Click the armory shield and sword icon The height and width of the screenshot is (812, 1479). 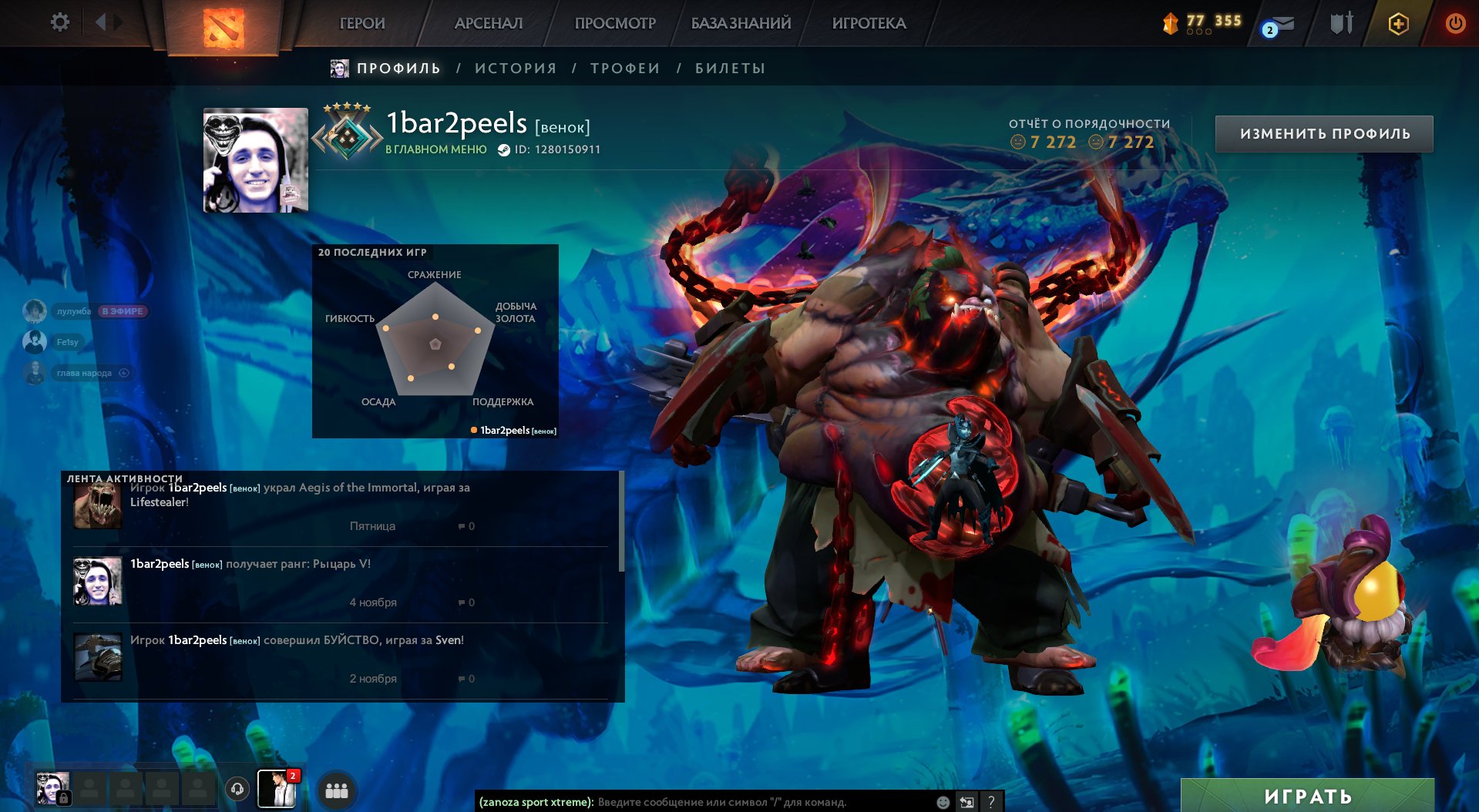point(1341,23)
